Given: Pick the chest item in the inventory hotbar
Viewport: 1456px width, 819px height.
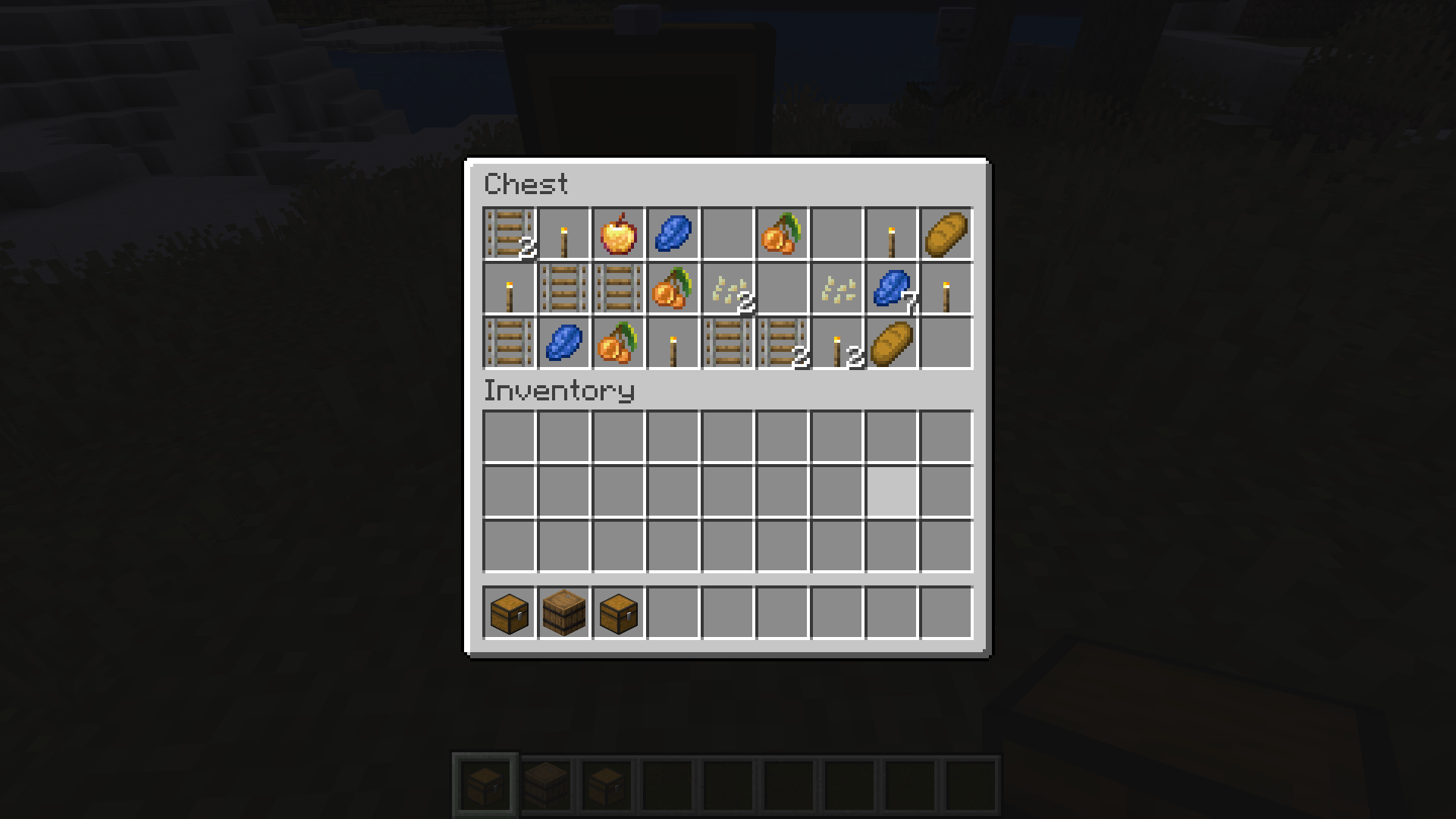Looking at the screenshot, I should tap(507, 614).
